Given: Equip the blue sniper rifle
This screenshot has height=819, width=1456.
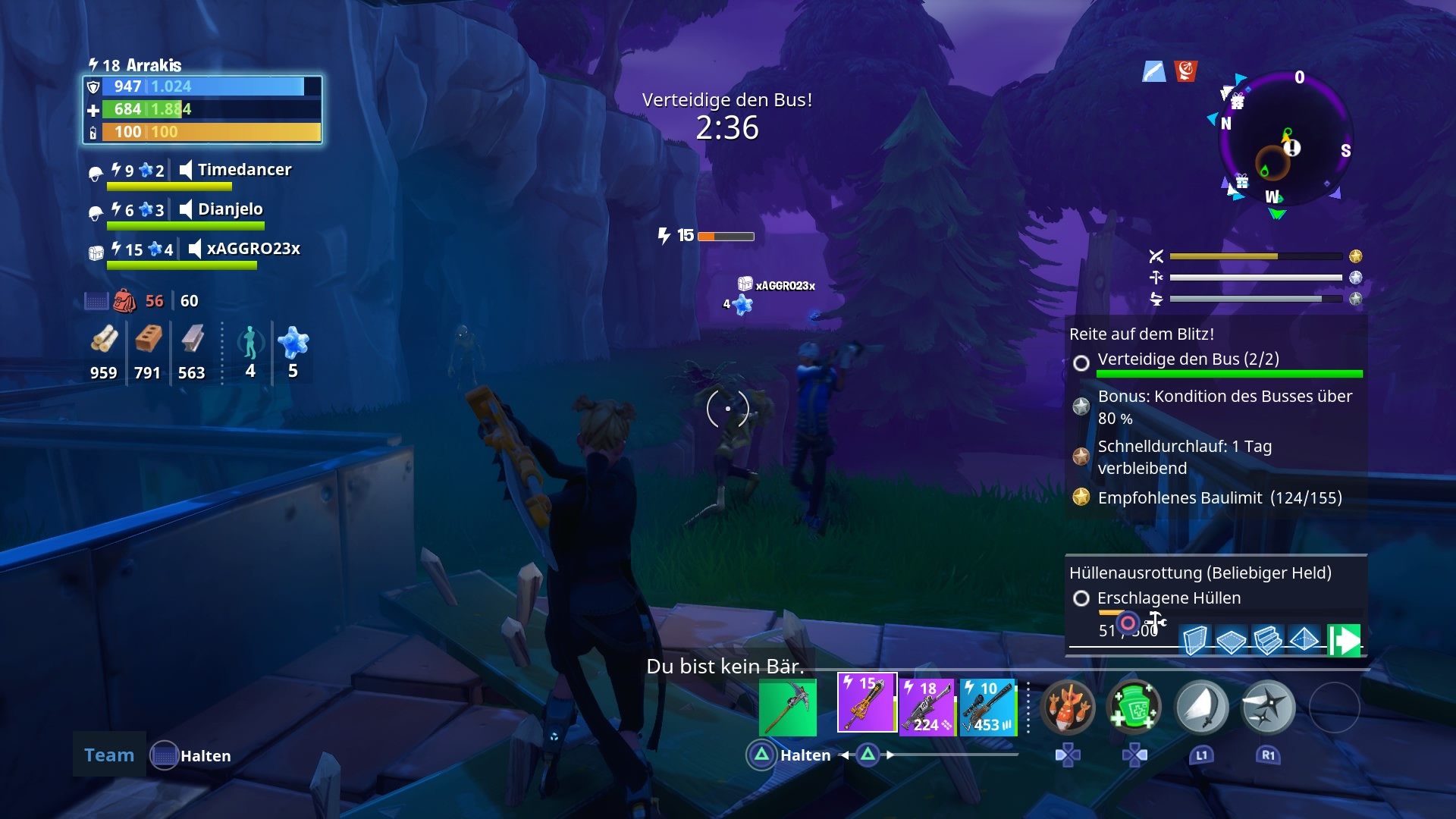Looking at the screenshot, I should click(x=986, y=708).
